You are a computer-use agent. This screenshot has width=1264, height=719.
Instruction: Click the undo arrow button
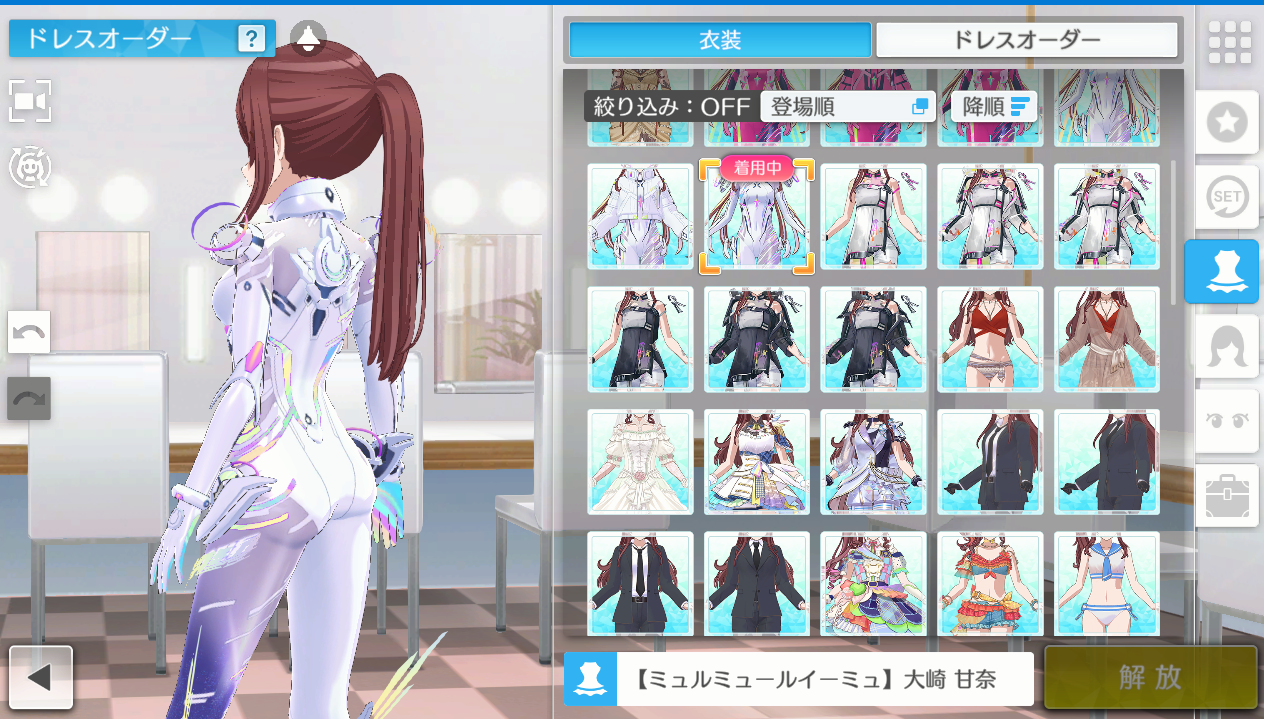point(29,332)
